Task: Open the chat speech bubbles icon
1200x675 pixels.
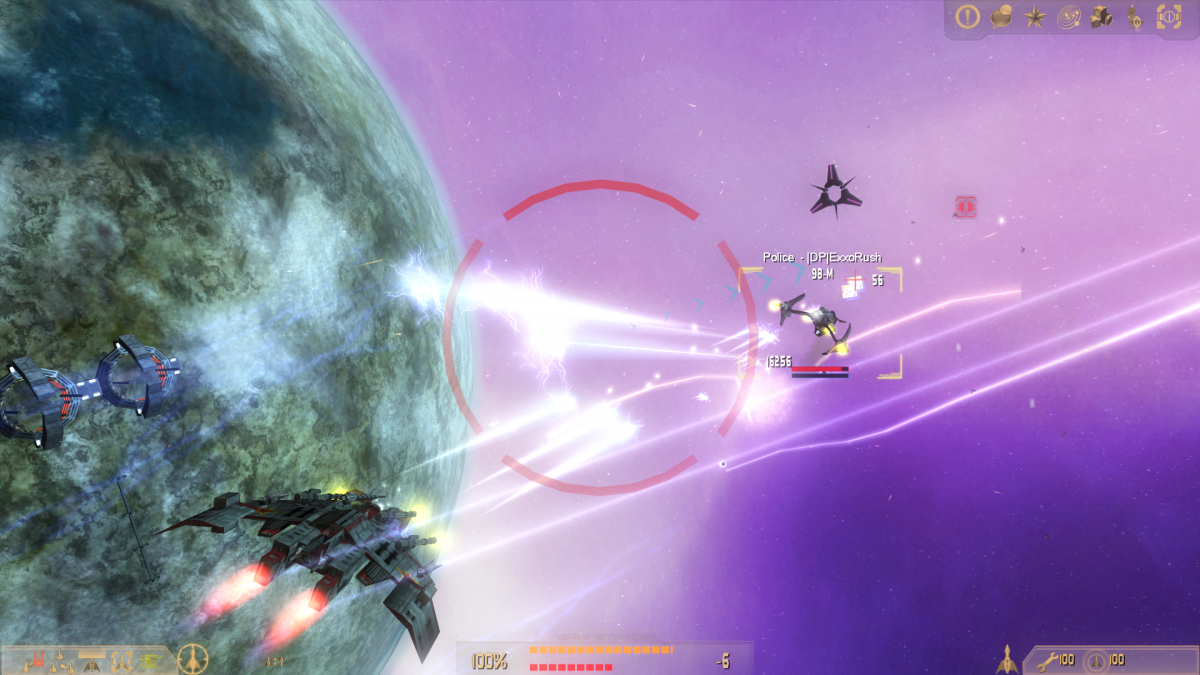Action: (x=1001, y=17)
